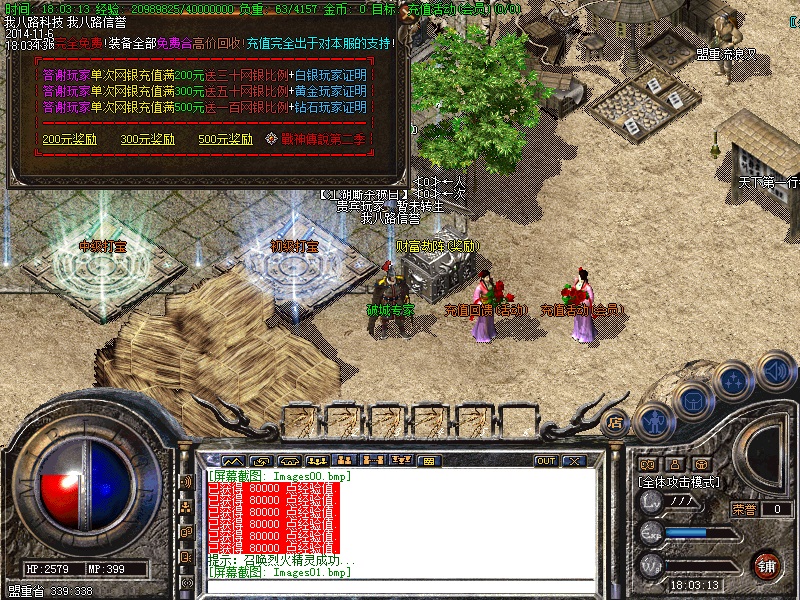Open the character figure panel
The image size is (800, 600).
[654, 420]
